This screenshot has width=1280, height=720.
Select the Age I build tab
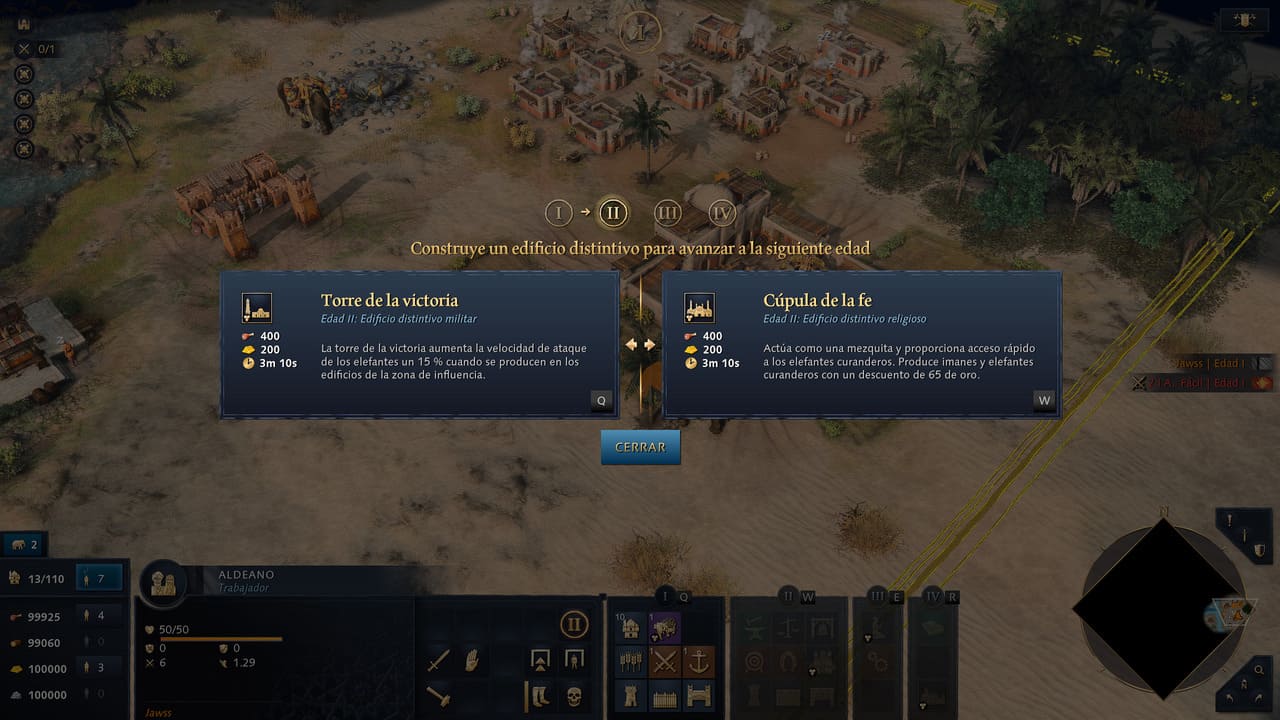click(x=666, y=597)
